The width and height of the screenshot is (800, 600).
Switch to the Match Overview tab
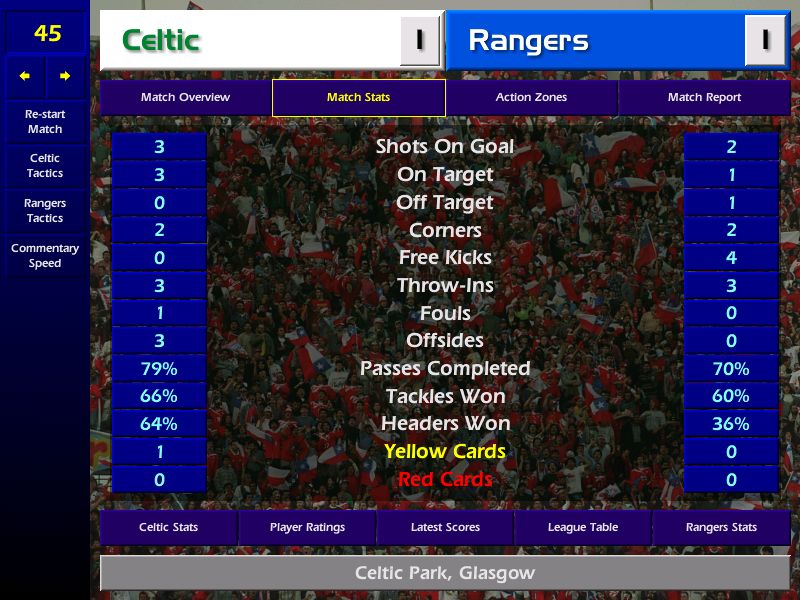pos(185,97)
